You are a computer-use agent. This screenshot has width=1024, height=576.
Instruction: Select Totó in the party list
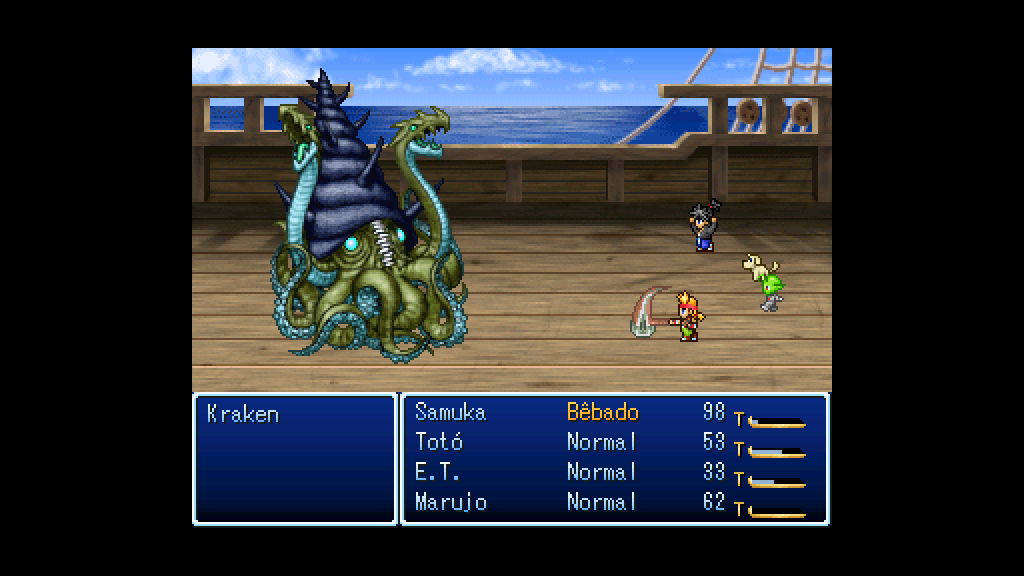(439, 442)
